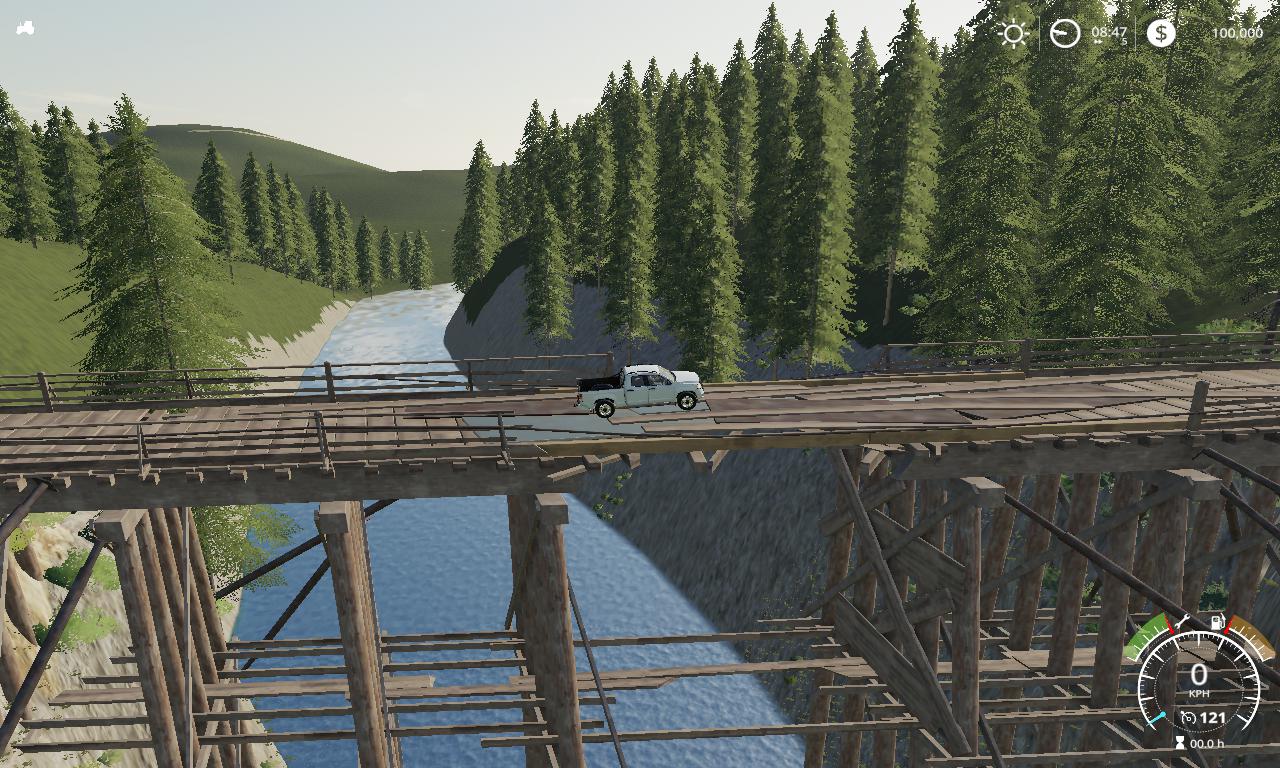Click the speedometer gauge
Screen dimensions: 1280x768
pyautogui.click(x=1199, y=680)
